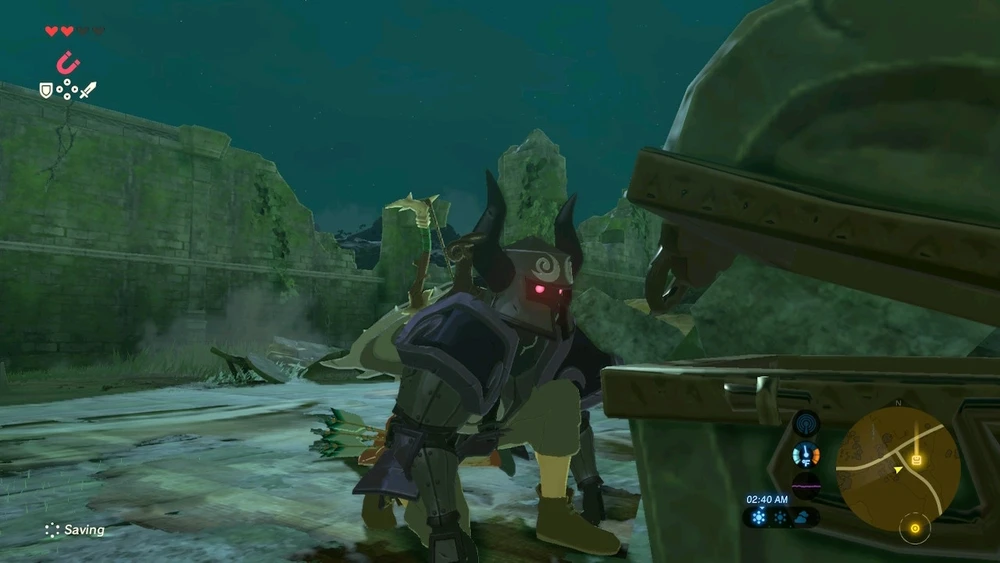
Task: Click the noise level meter
Action: (x=806, y=486)
